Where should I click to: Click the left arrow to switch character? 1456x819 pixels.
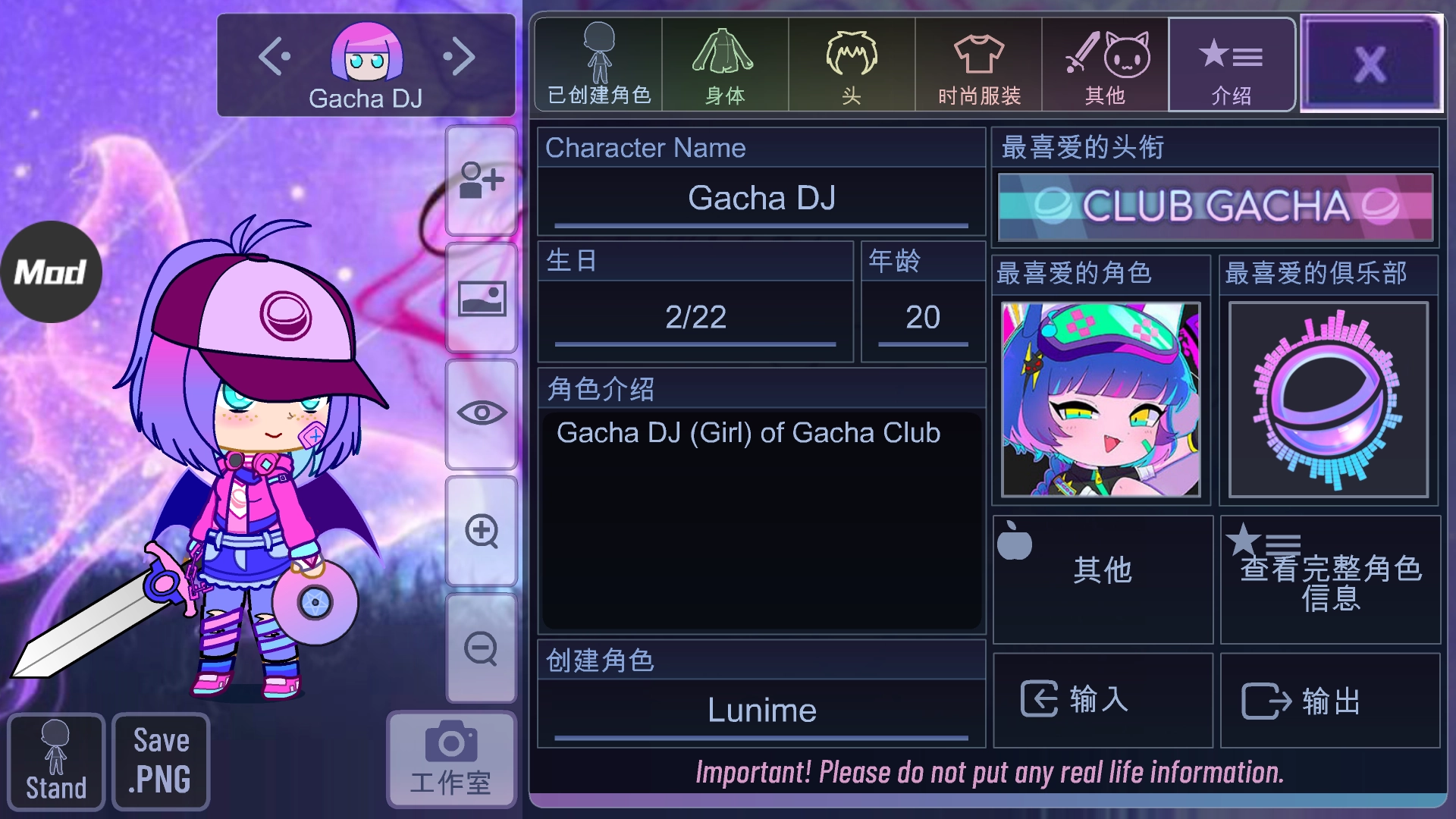(x=275, y=55)
